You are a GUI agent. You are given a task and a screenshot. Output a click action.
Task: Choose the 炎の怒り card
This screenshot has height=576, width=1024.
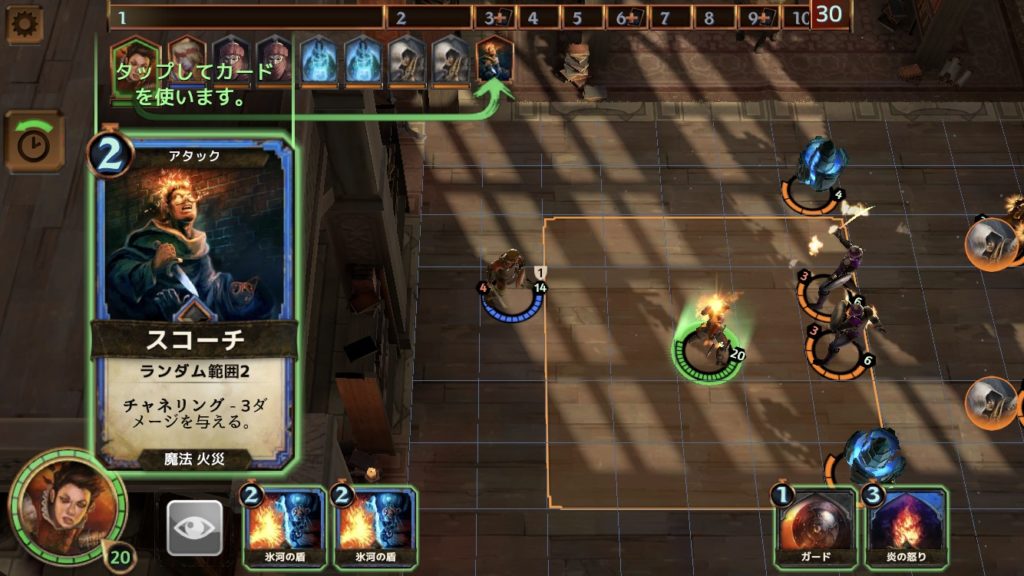click(x=906, y=527)
